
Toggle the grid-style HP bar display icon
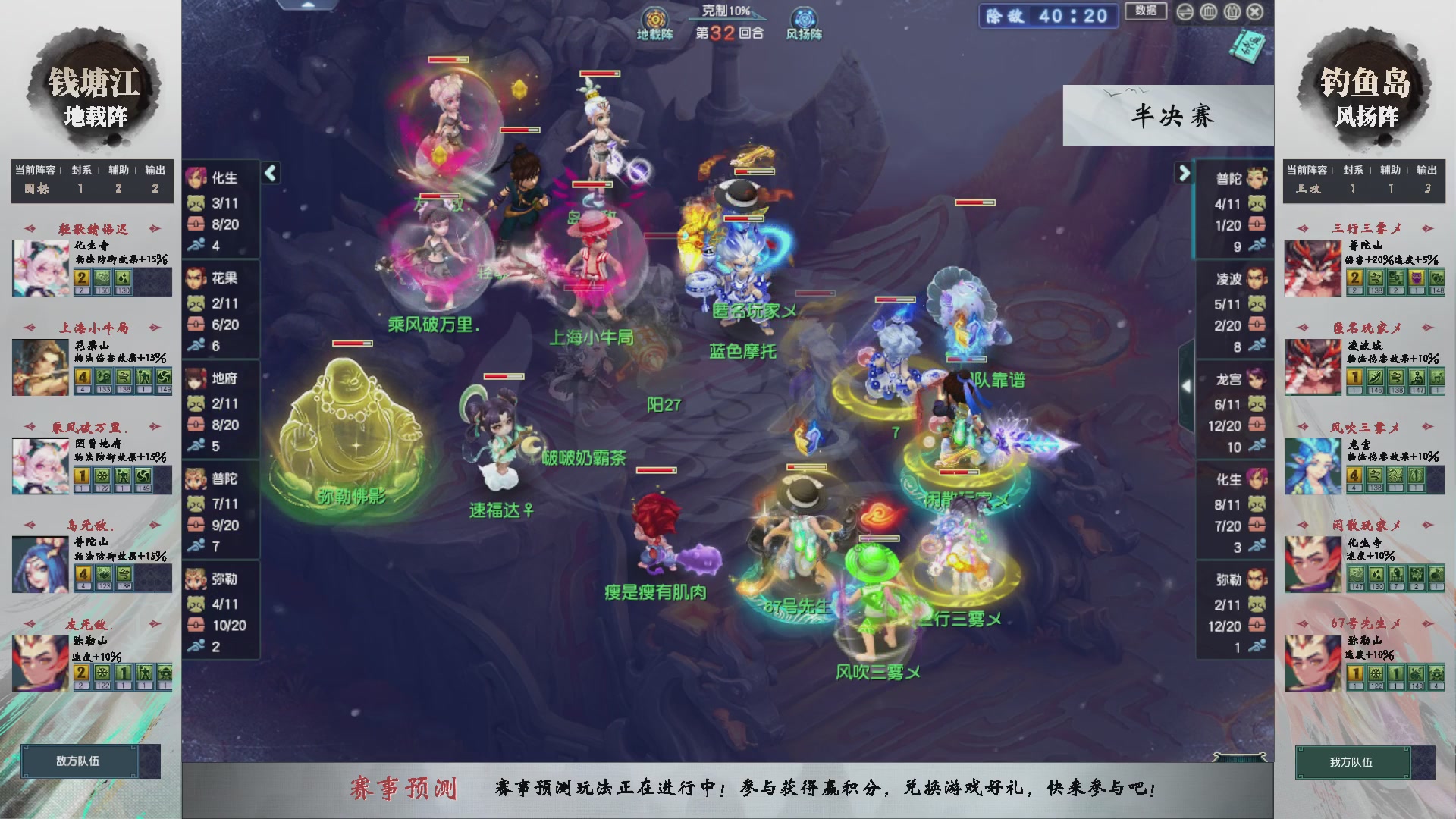1209,12
